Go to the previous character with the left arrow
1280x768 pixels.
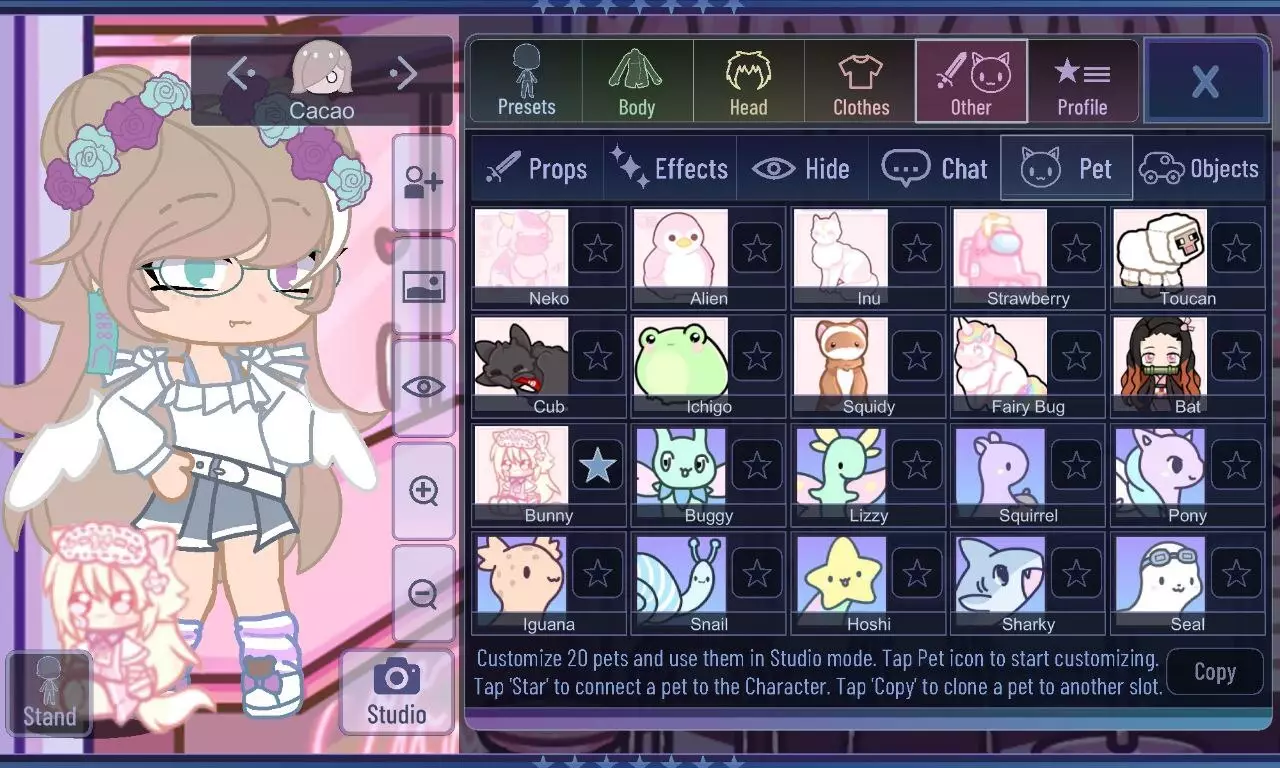point(238,73)
